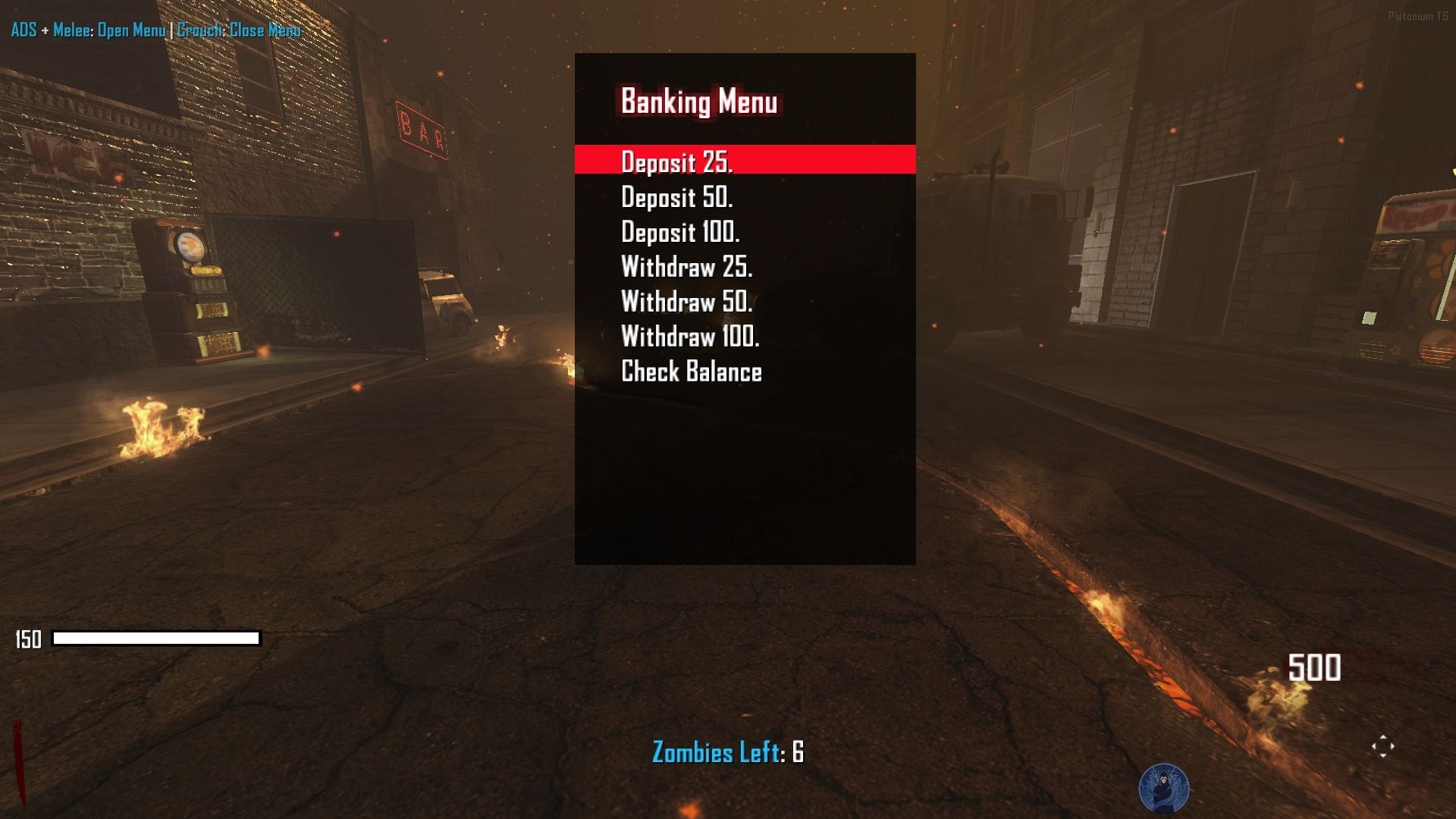Click the hooded figure emblem icon

pyautogui.click(x=1163, y=789)
